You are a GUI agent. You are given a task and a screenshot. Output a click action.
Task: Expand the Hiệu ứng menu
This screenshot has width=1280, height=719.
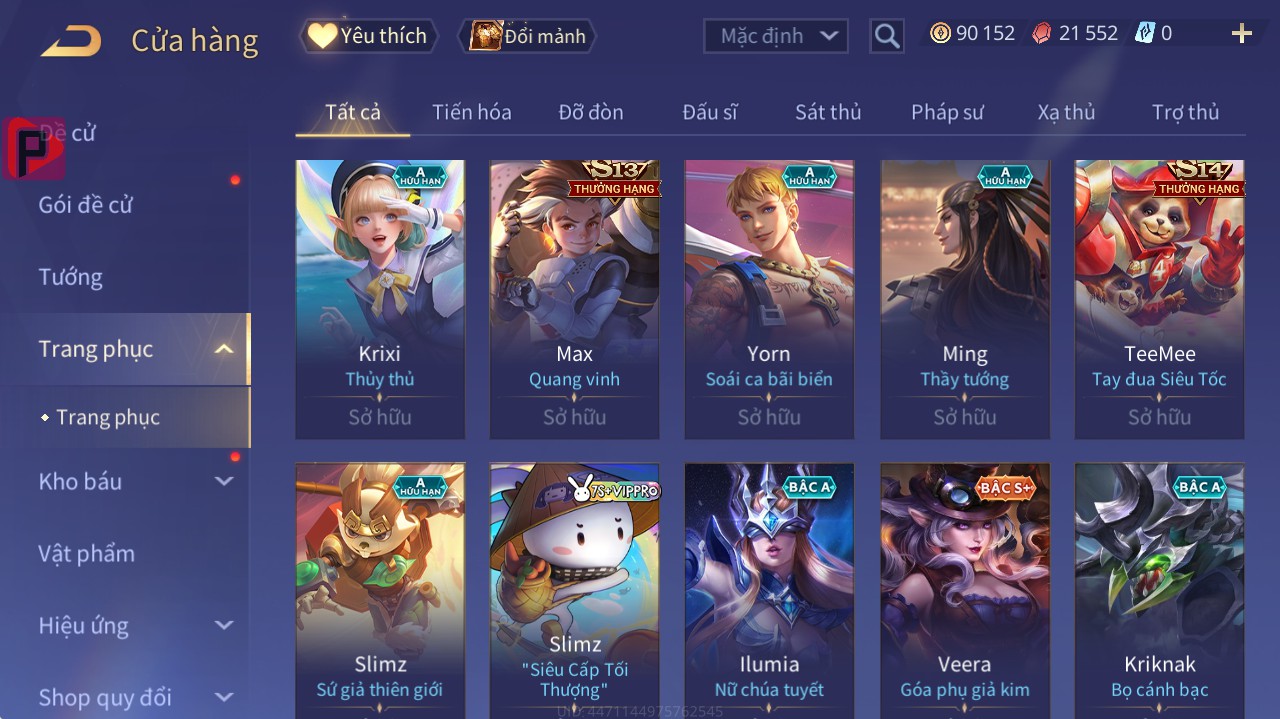[135, 626]
